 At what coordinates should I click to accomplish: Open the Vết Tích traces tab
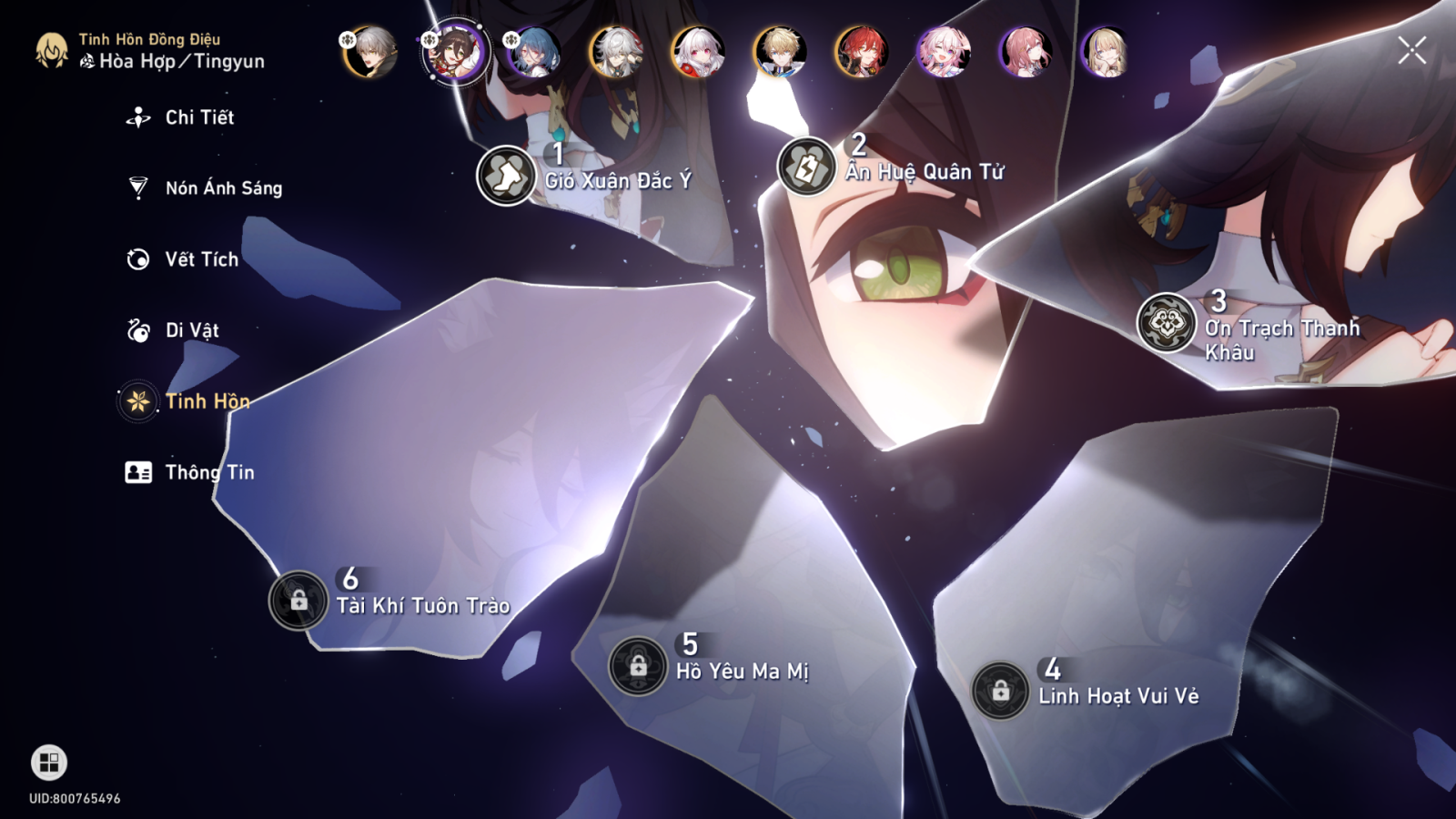pyautogui.click(x=200, y=259)
